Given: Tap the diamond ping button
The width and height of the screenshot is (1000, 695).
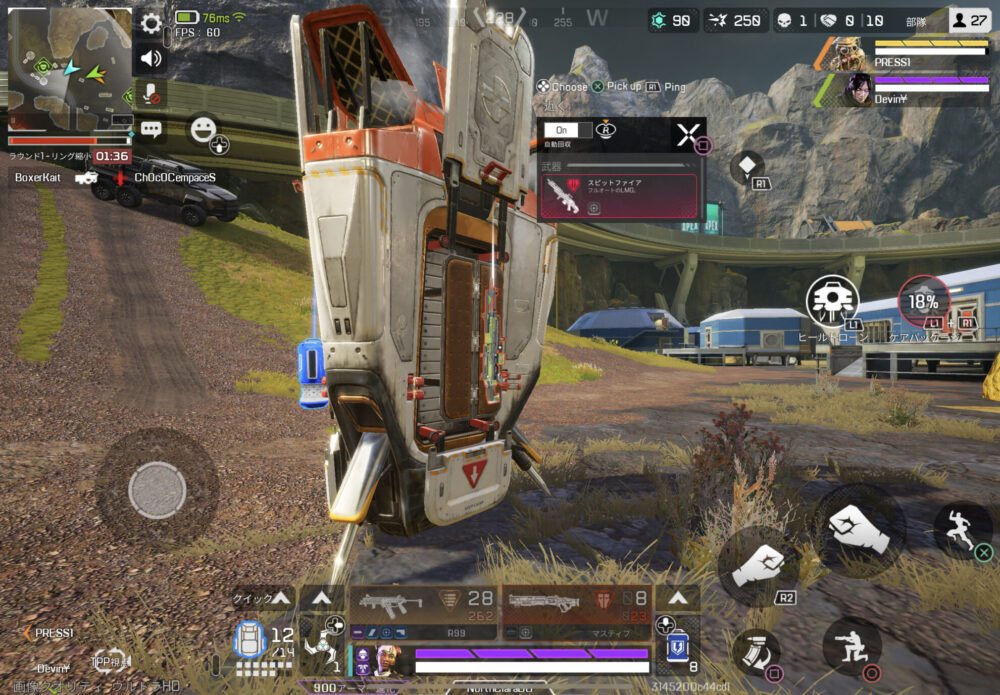Looking at the screenshot, I should pos(747,167).
